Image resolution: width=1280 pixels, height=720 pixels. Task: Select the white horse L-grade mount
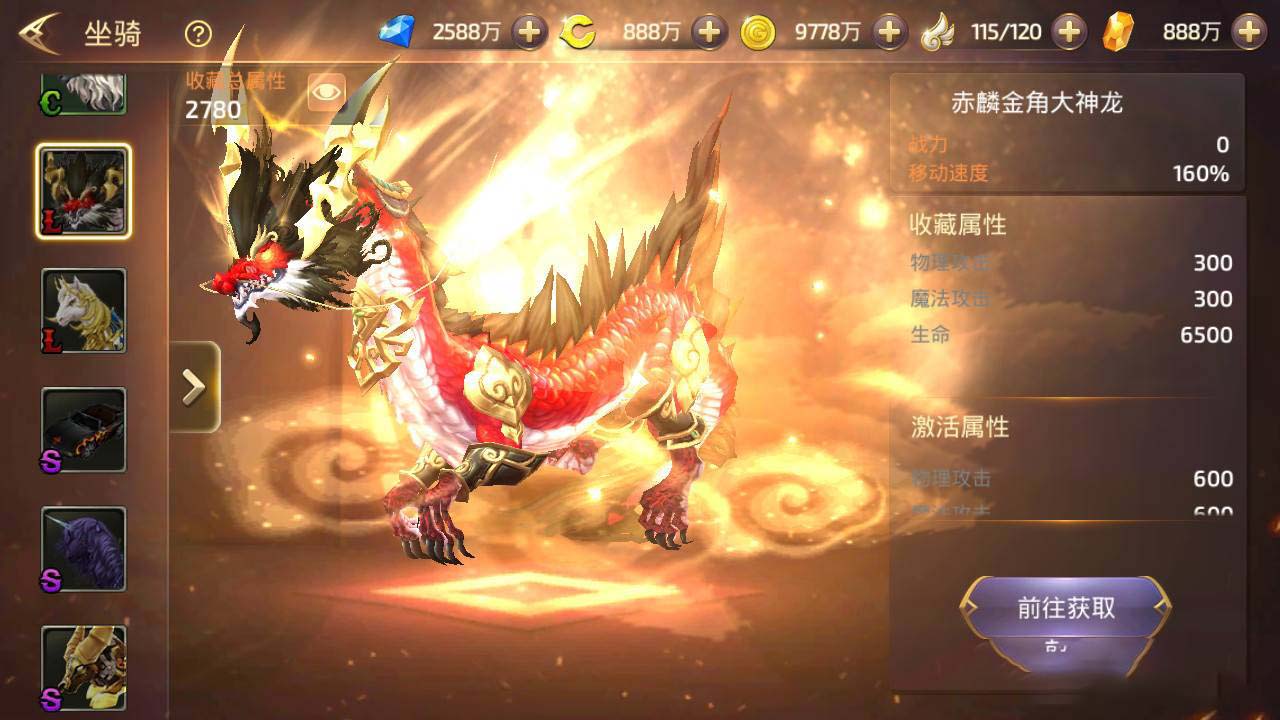(84, 310)
